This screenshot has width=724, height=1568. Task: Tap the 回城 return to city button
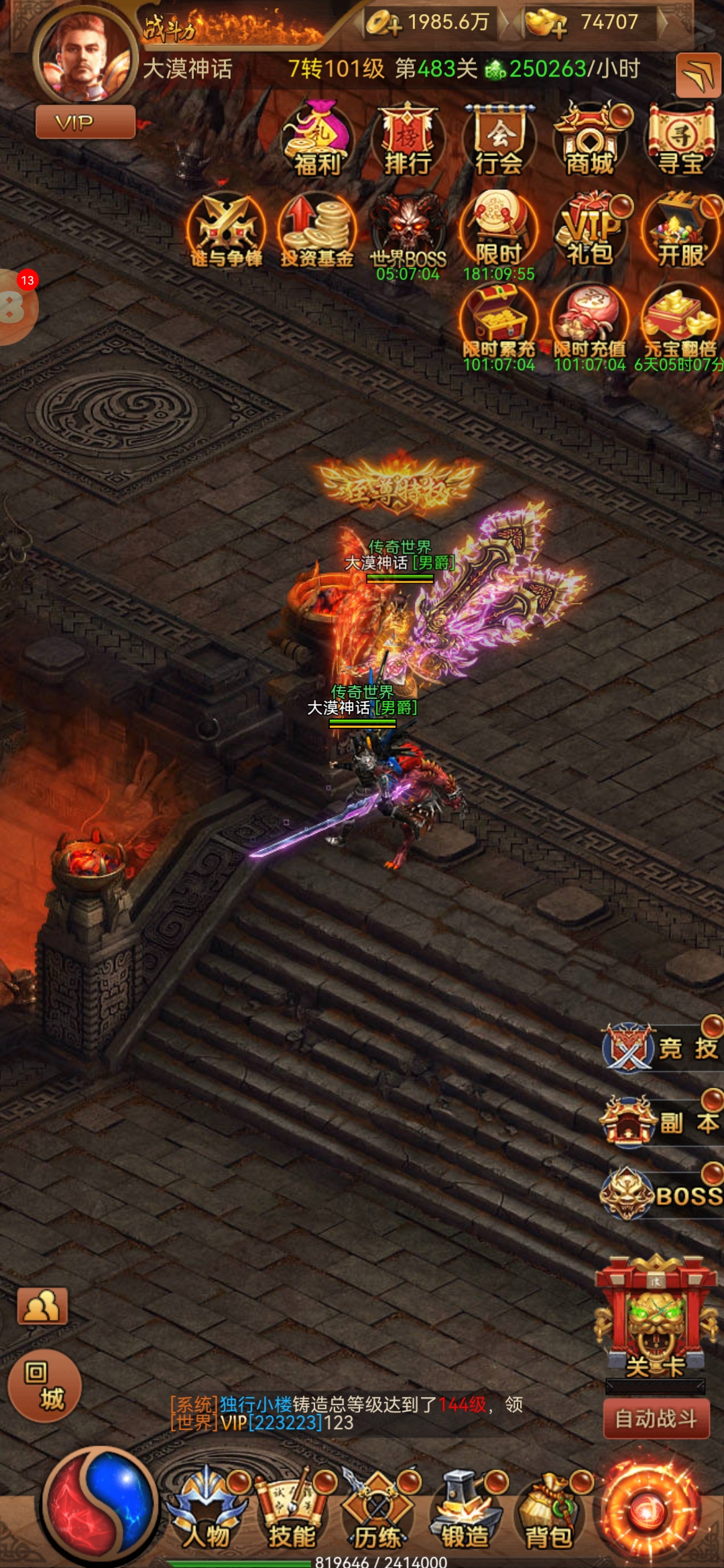(45, 1386)
